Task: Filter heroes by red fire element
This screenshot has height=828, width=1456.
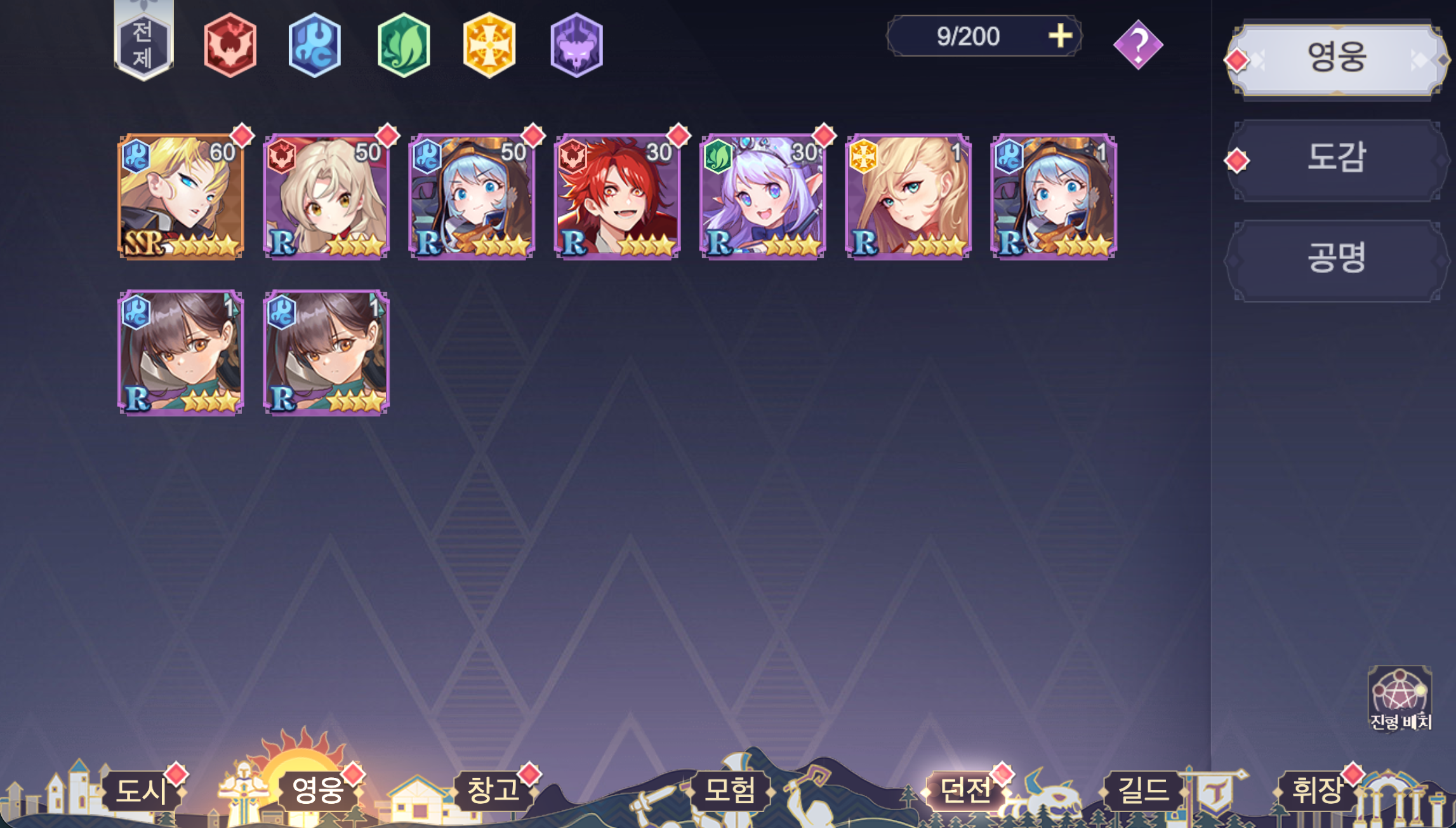Action: 230,45
